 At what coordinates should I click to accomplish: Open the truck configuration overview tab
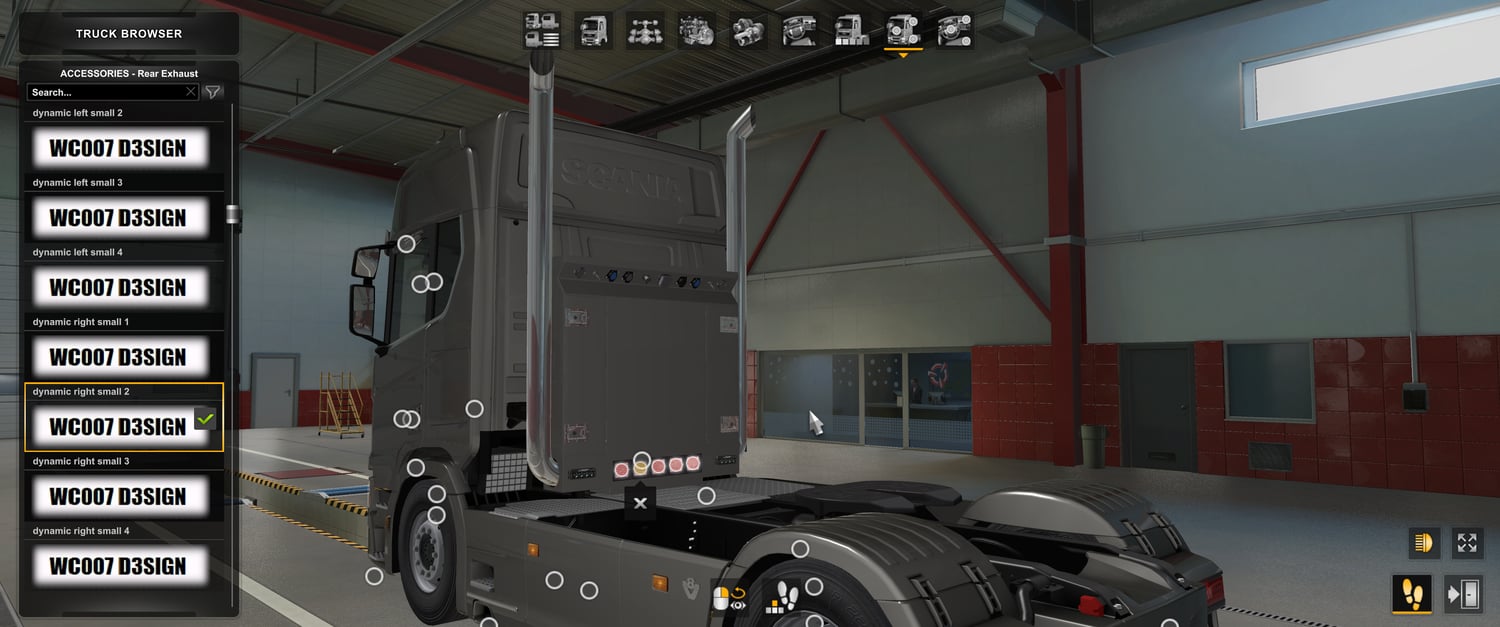pos(542,31)
